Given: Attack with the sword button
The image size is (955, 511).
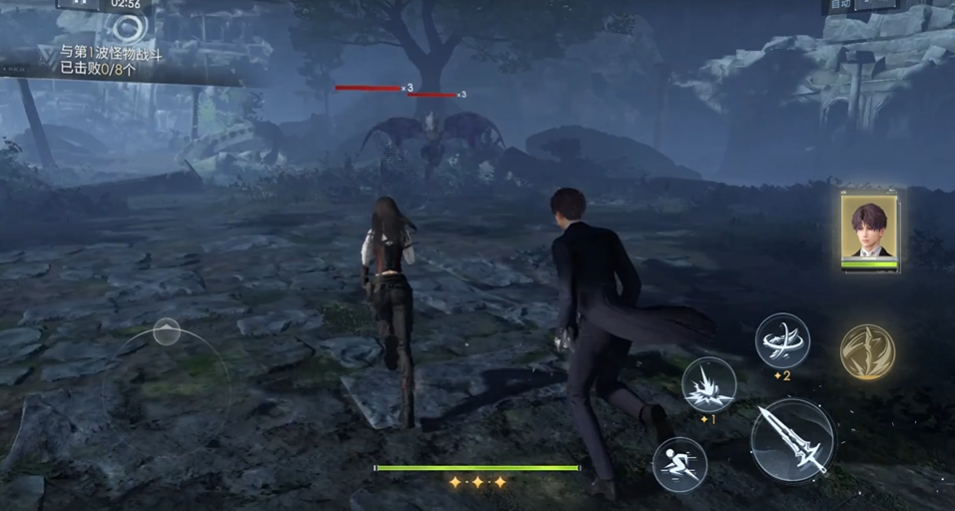Looking at the screenshot, I should pos(792,440).
